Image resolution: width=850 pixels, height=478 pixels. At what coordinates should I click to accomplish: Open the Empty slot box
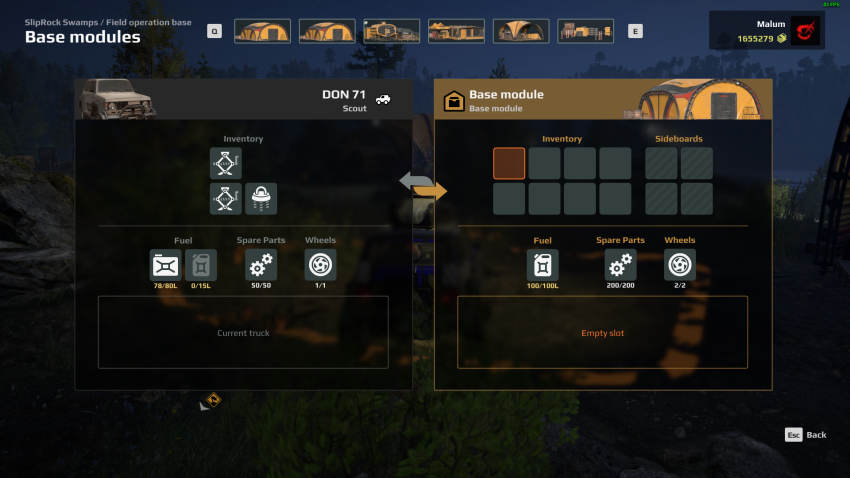tap(602, 332)
